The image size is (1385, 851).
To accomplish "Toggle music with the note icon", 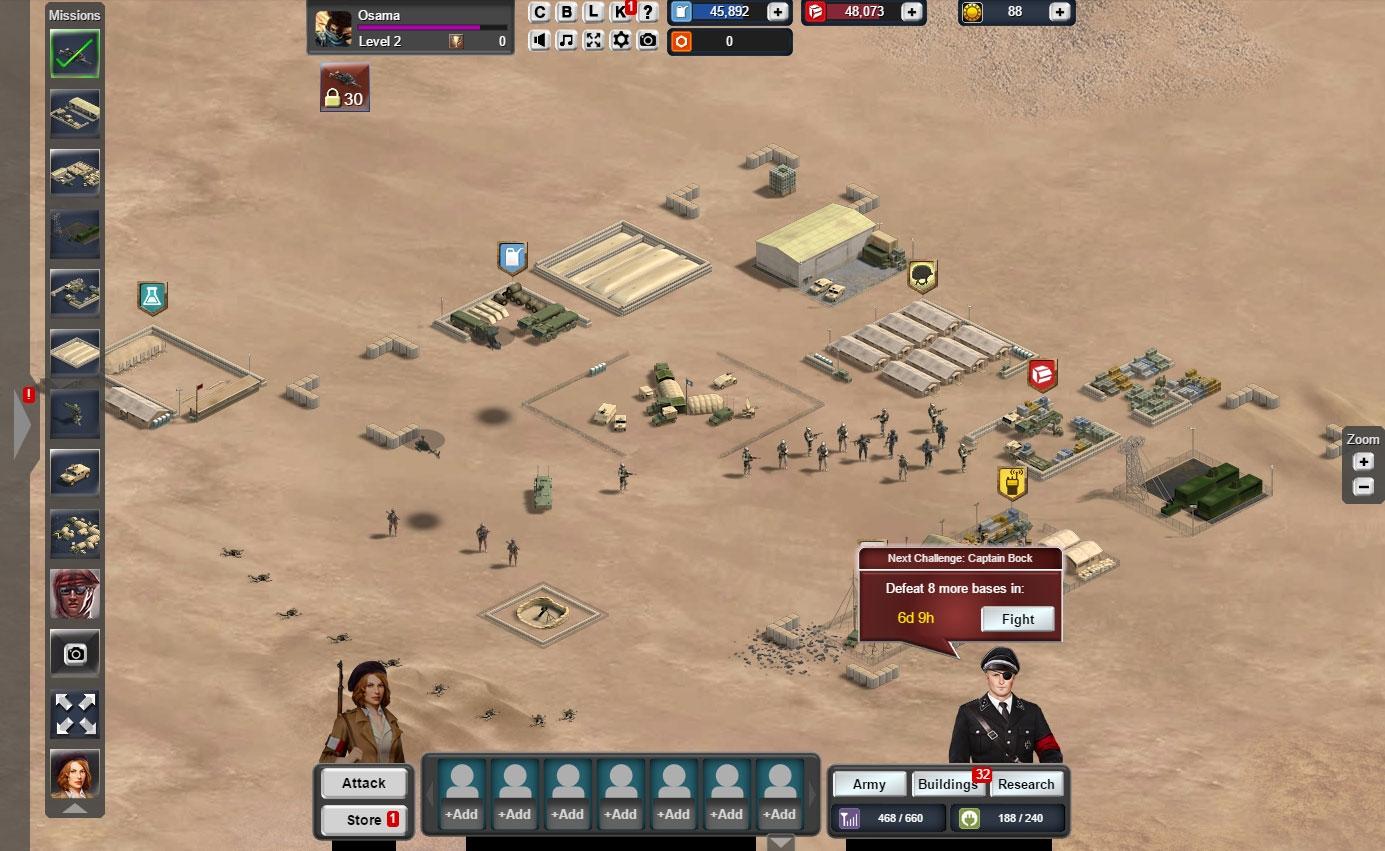I will click(x=567, y=40).
